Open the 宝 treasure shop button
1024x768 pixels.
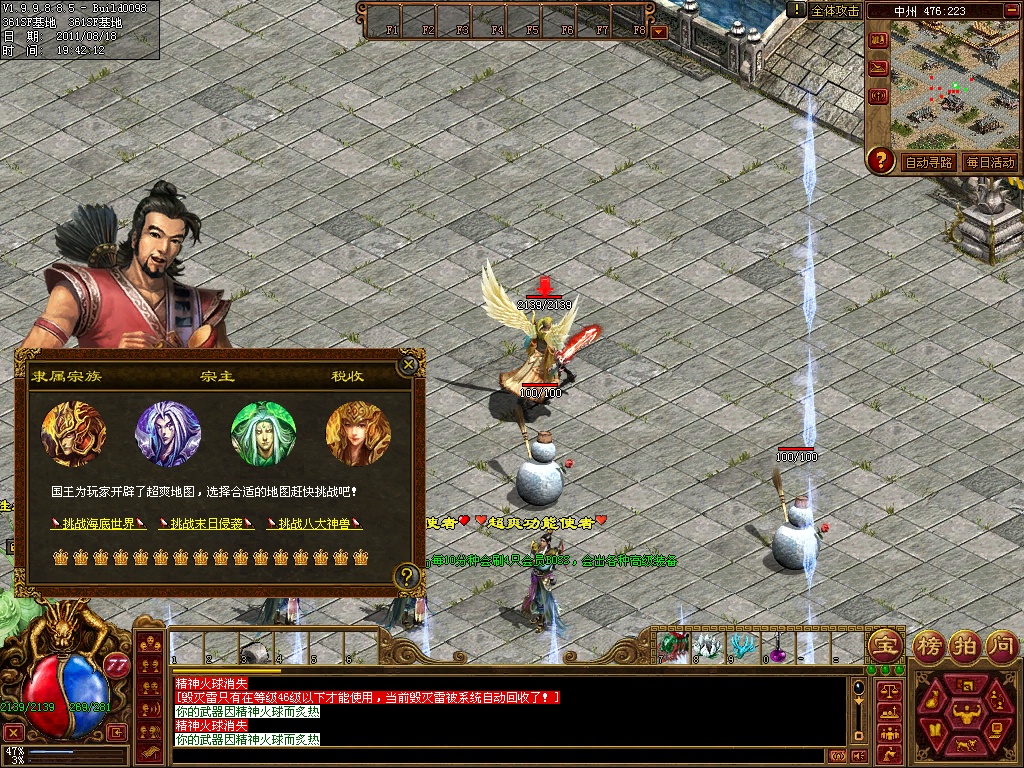coord(883,645)
